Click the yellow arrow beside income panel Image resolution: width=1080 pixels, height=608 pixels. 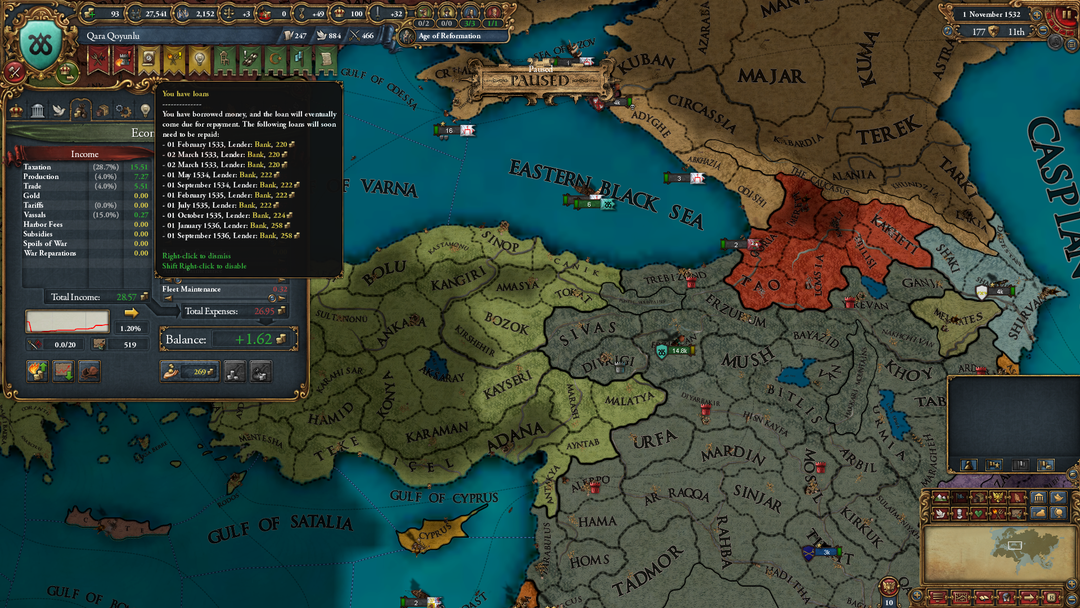tap(131, 312)
